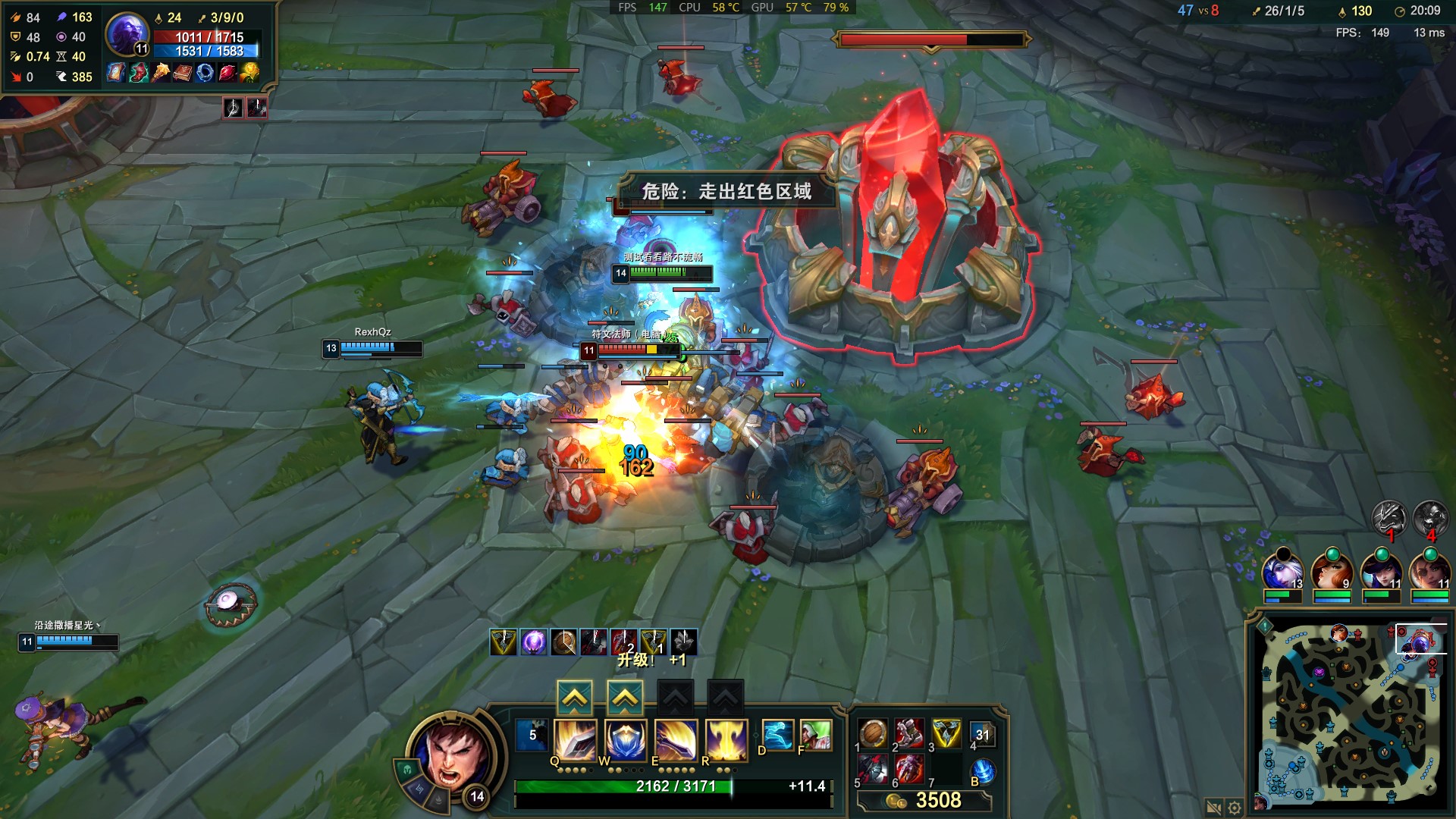Select the wooden shield item slot
The height and width of the screenshot is (819, 1456).
click(x=873, y=733)
